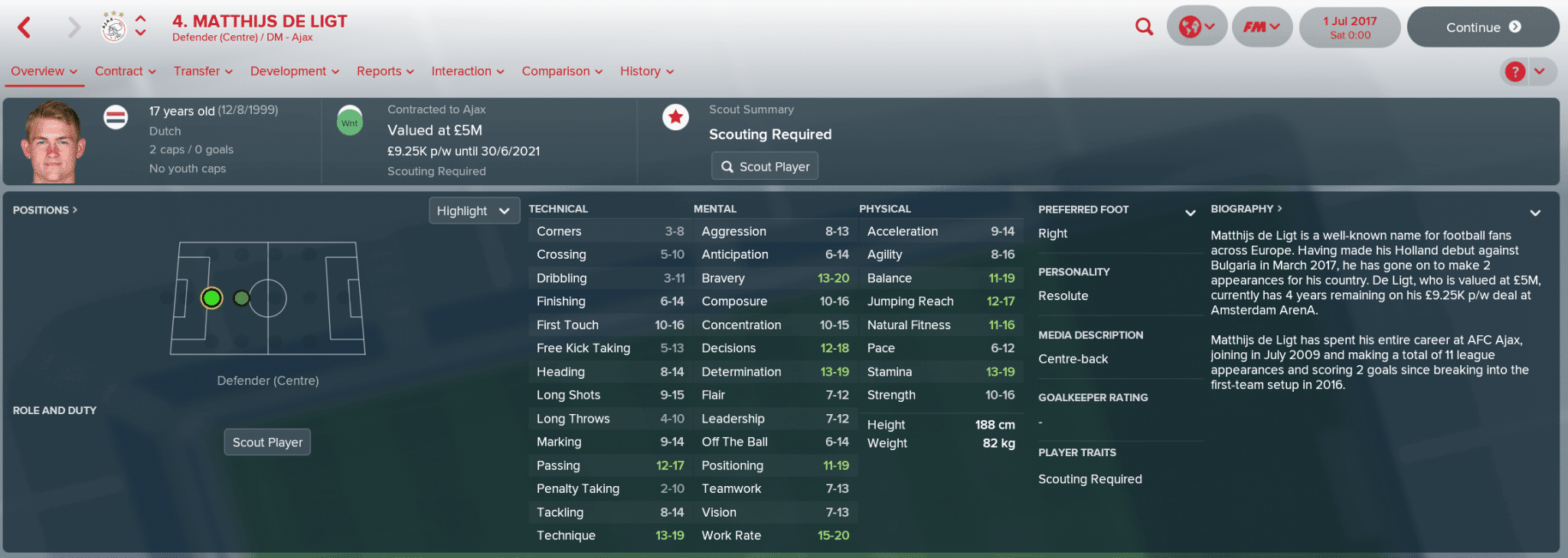Open the FM menu dropdown
The width and height of the screenshot is (1568, 558).
click(x=1261, y=28)
